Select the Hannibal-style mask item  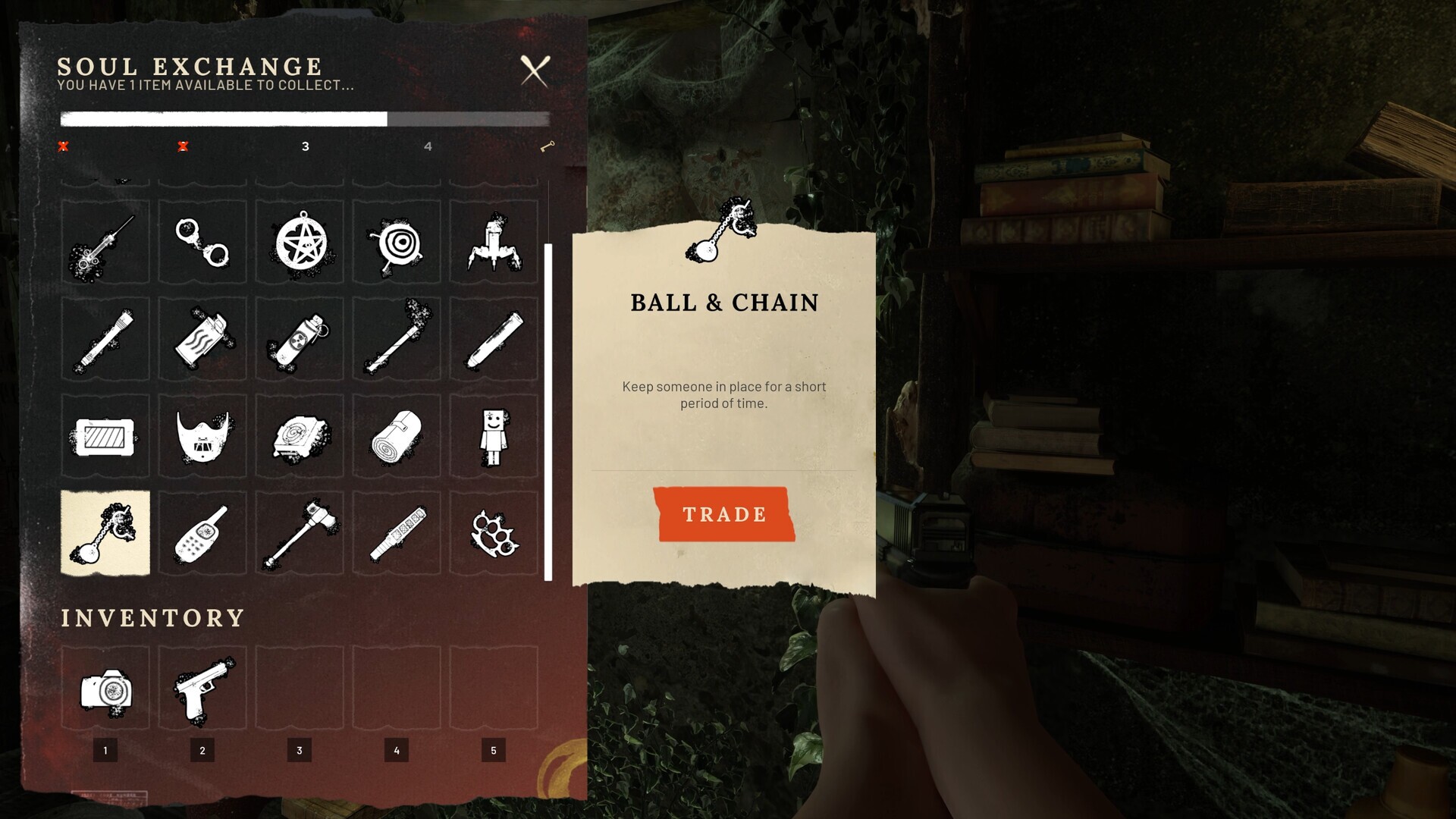point(202,436)
